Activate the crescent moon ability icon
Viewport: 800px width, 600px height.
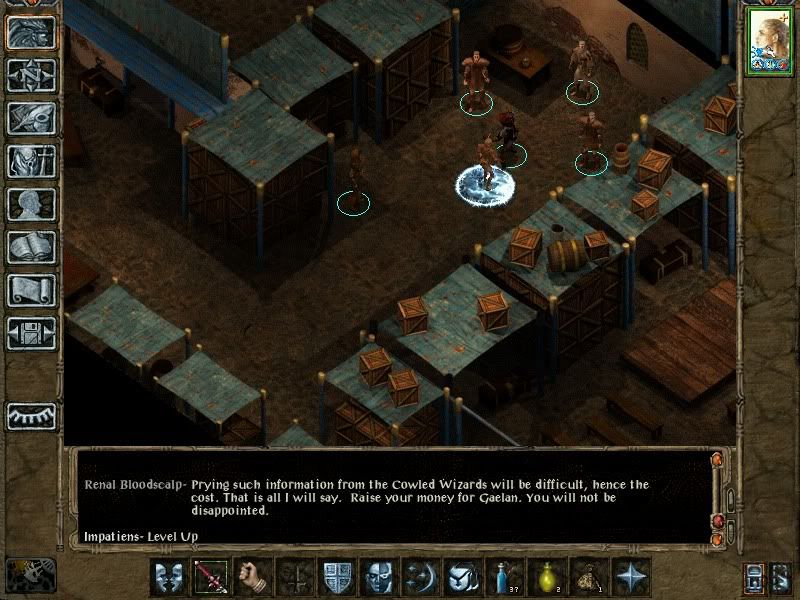tap(420, 576)
